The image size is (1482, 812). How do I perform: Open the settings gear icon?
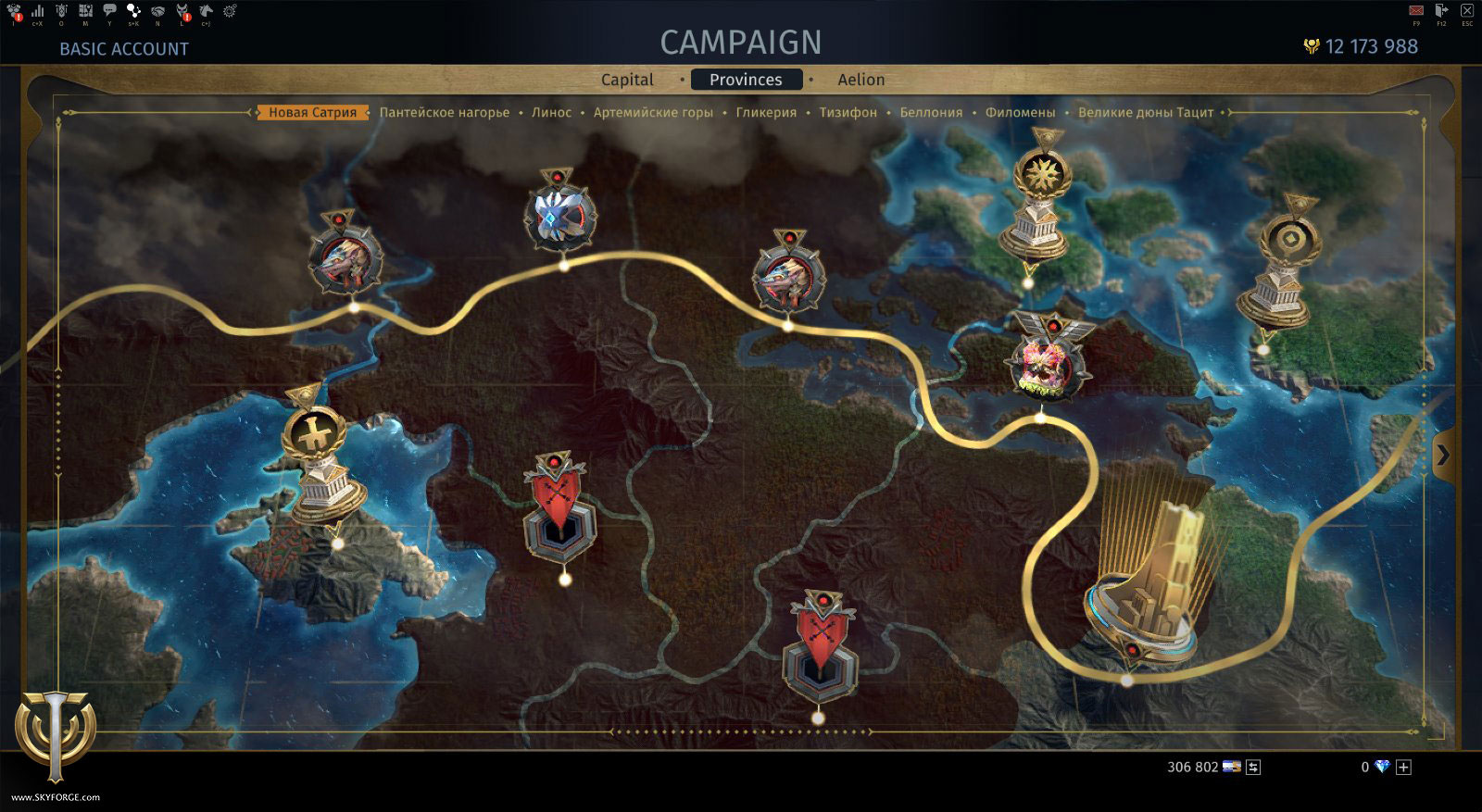pyautogui.click(x=232, y=10)
